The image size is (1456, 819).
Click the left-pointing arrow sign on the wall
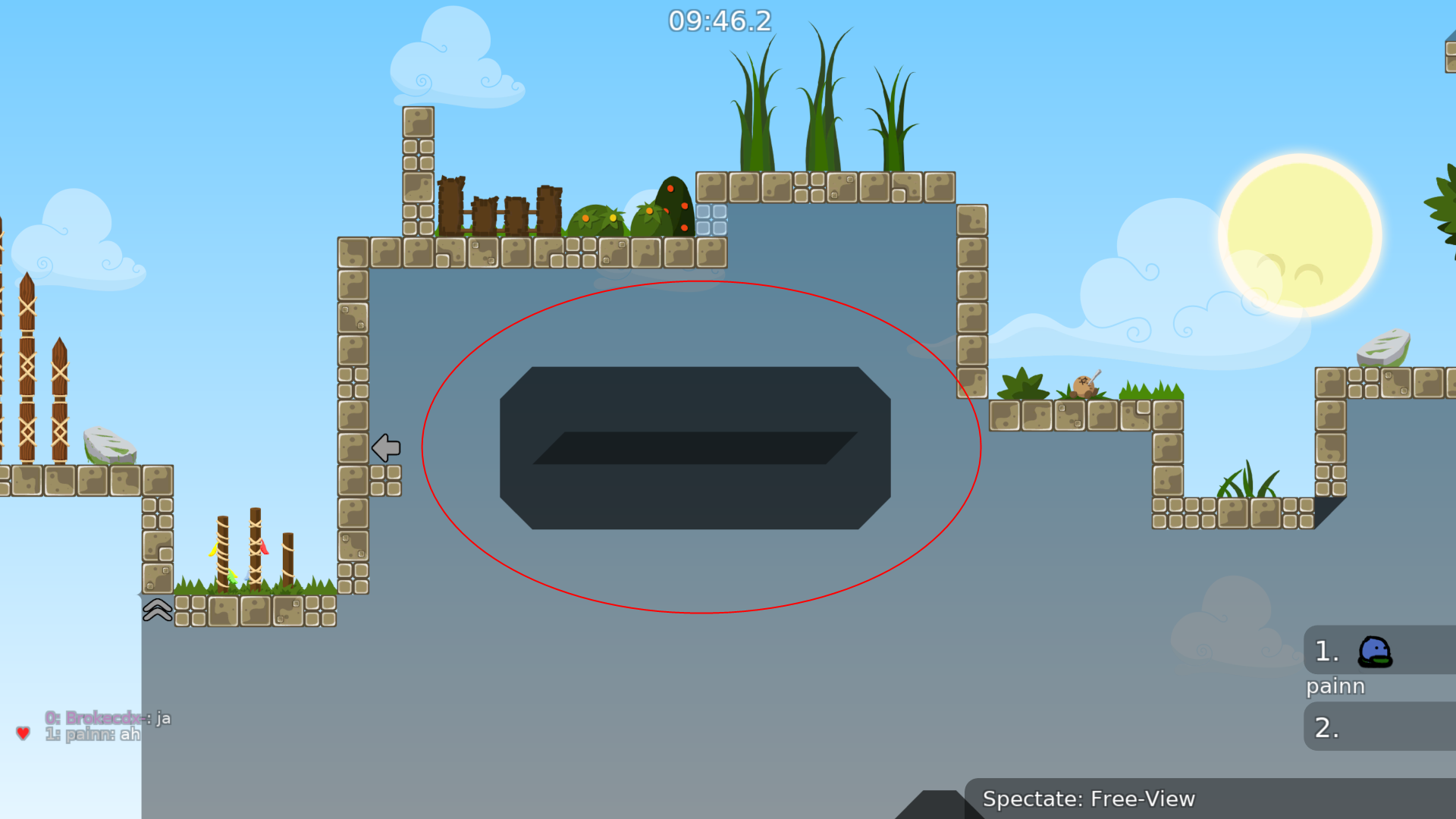386,447
